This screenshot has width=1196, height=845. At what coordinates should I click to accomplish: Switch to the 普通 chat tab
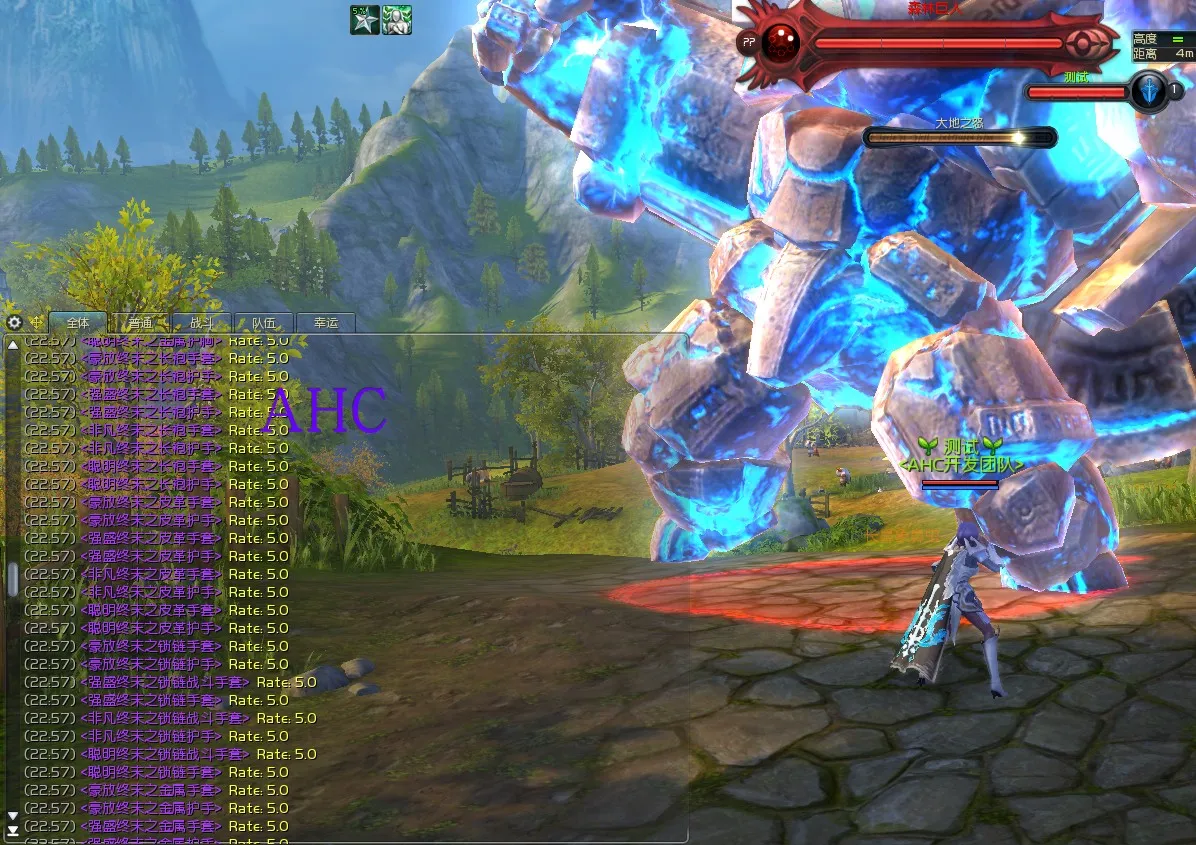point(140,323)
